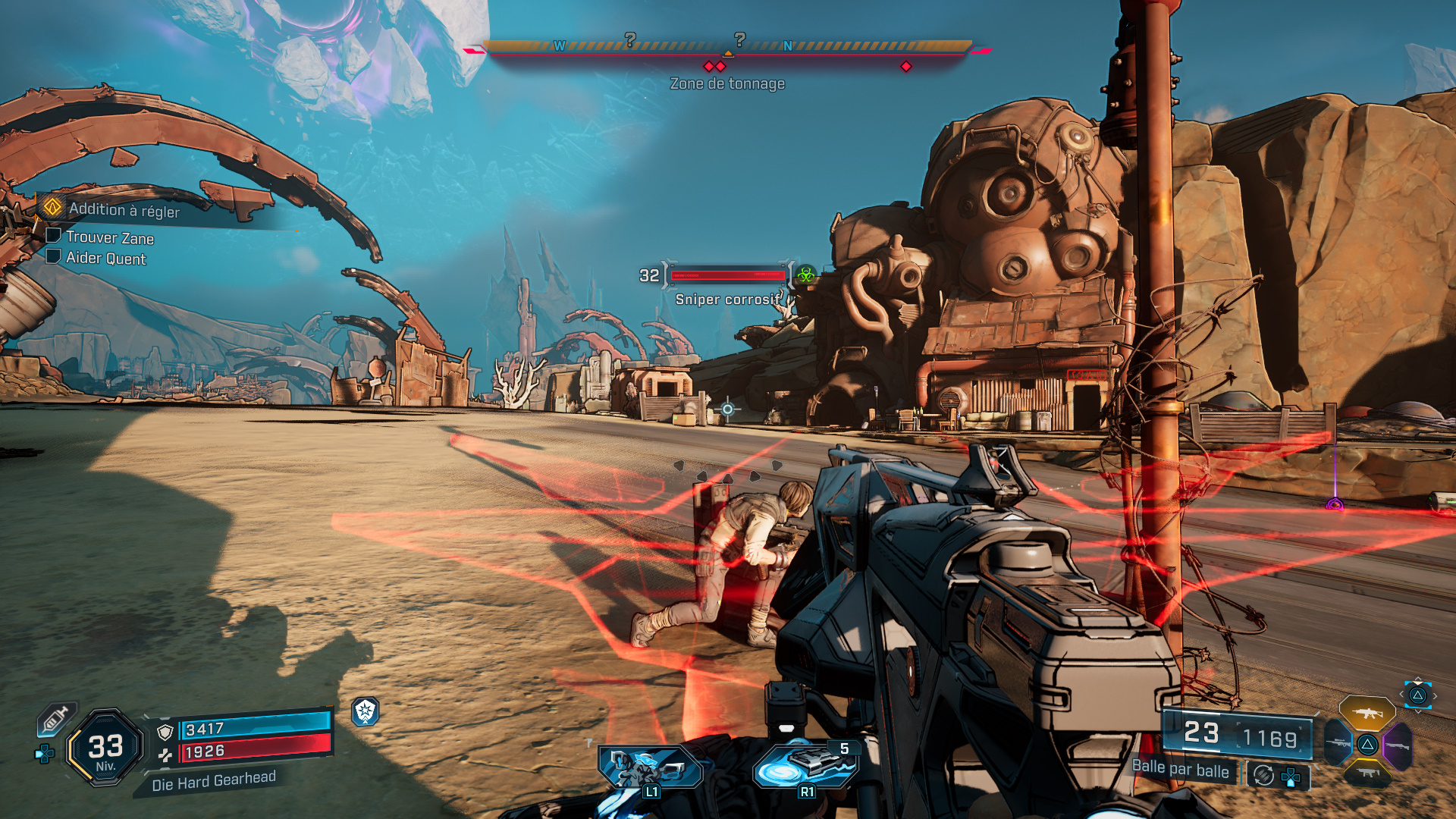Equip the purple shotgun weapon slot
The image size is (1456, 819).
(1398, 745)
